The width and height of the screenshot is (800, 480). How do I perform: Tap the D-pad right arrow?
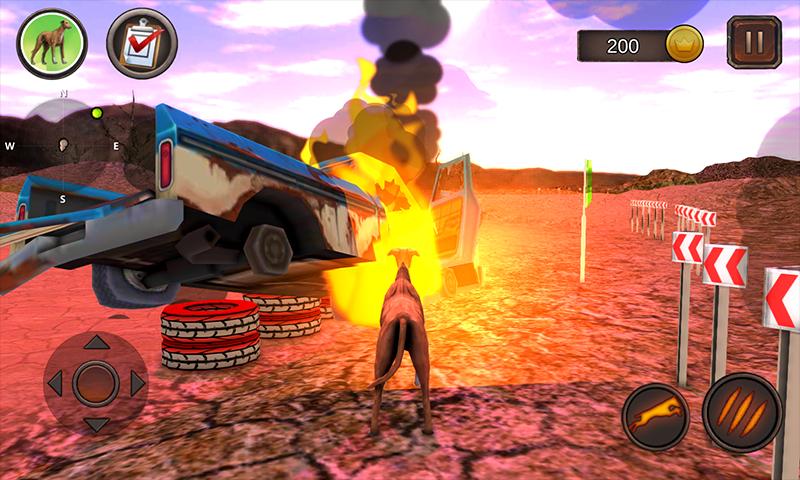pos(137,382)
